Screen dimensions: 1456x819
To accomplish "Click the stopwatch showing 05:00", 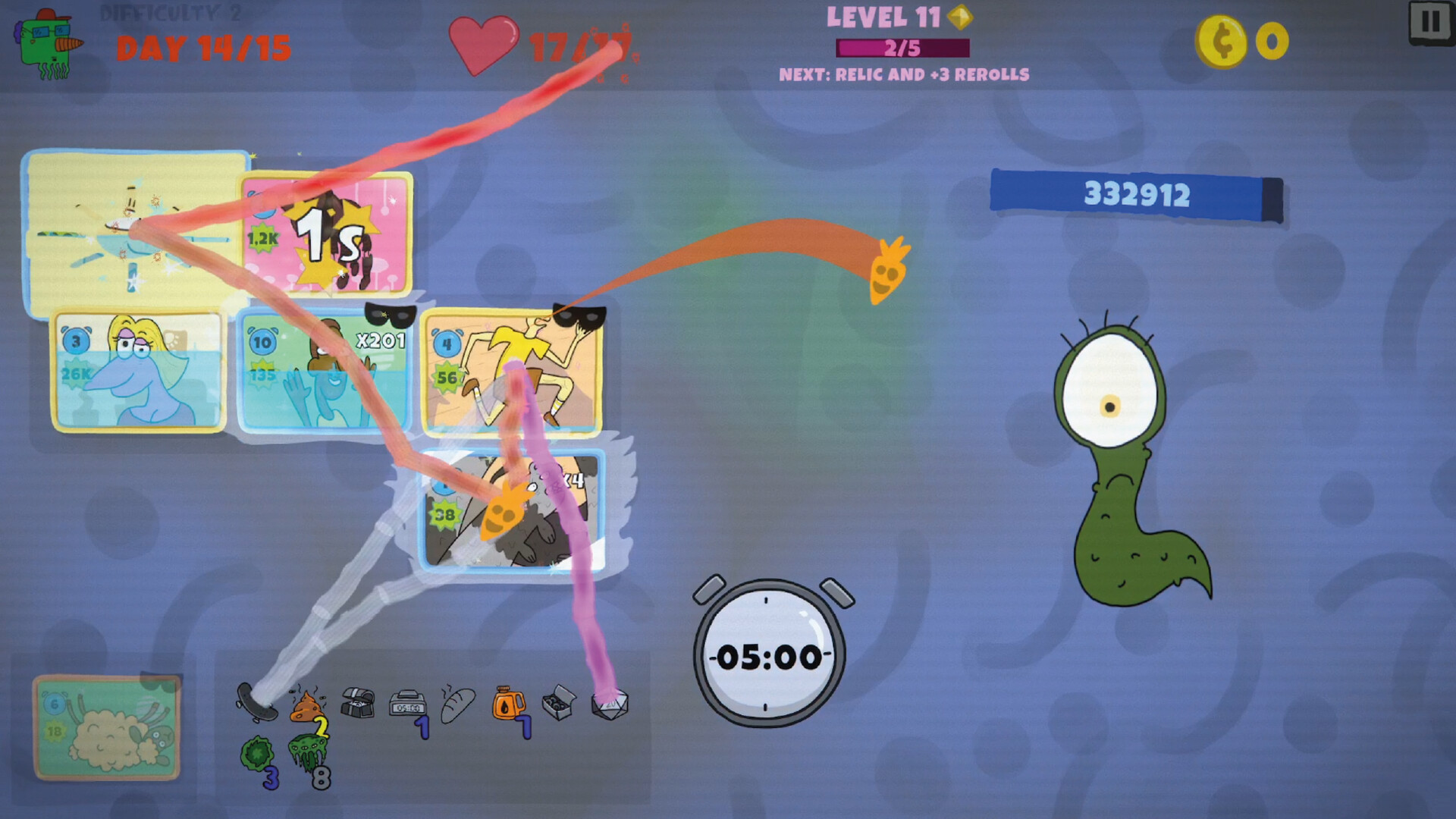I will (767, 652).
